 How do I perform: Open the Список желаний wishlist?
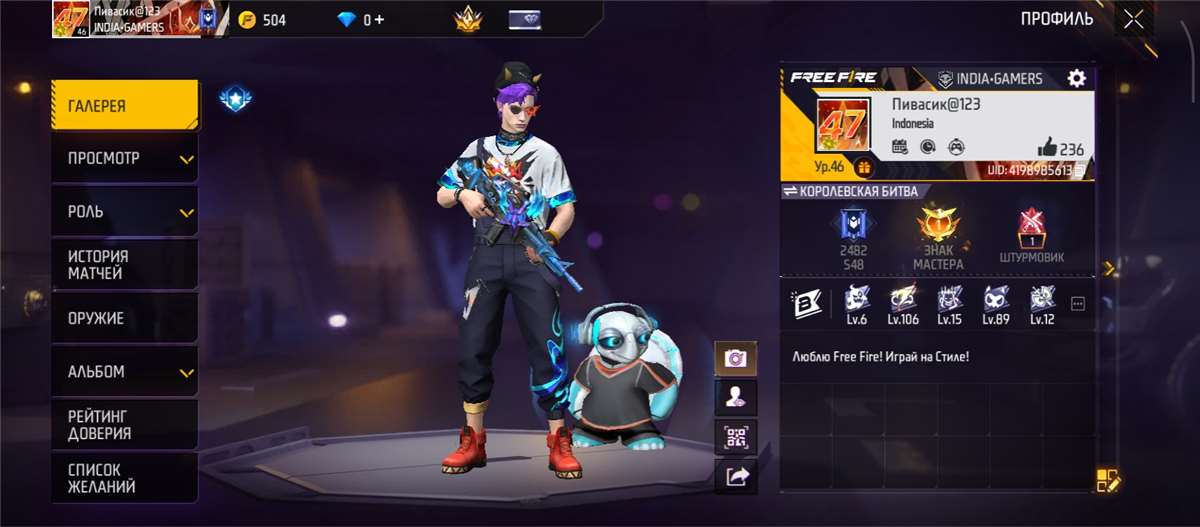[125, 478]
